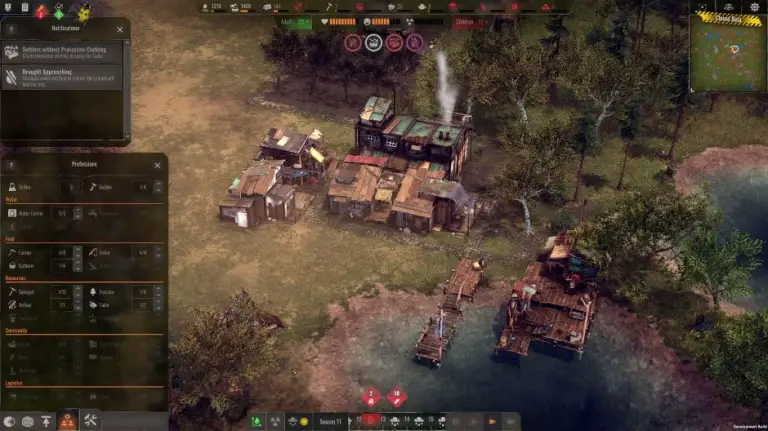
Task: Open the Professions panel help button
Action: pos(11,165)
